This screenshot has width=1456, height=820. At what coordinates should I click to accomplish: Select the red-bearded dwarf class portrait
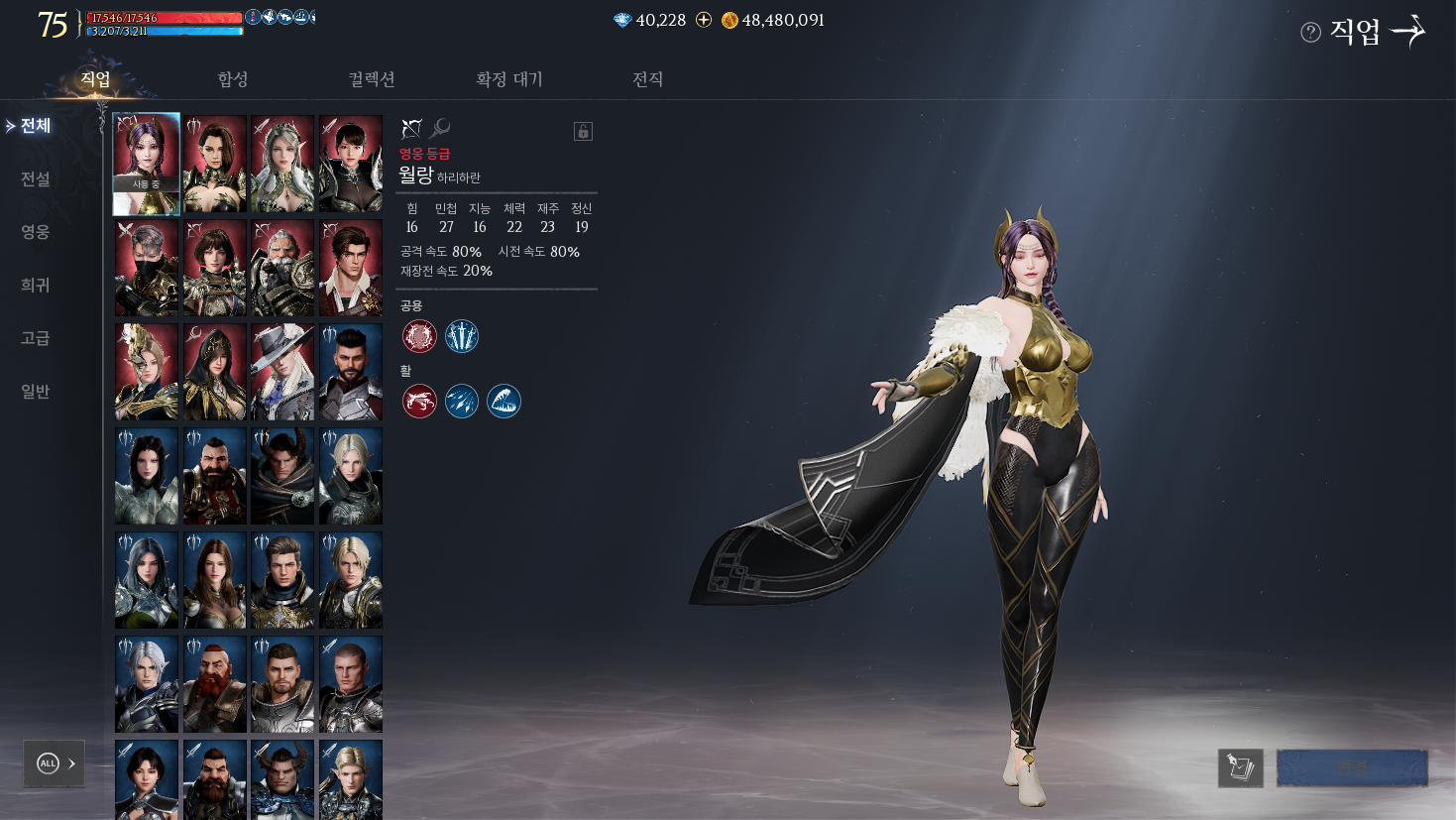point(215,684)
